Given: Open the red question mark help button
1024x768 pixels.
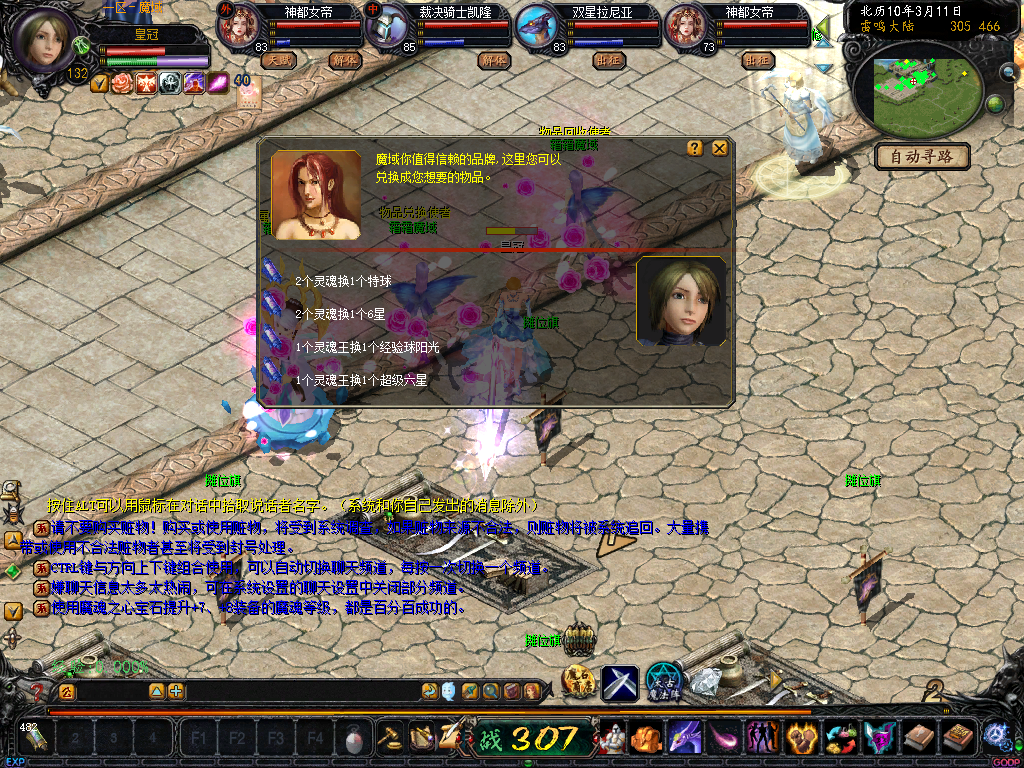Looking at the screenshot, I should (38, 691).
